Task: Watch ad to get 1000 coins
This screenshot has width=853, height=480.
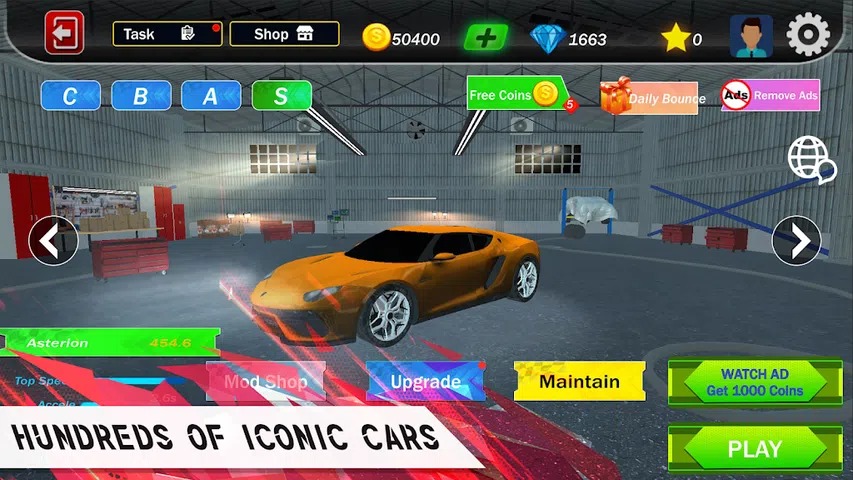Action: pos(755,382)
